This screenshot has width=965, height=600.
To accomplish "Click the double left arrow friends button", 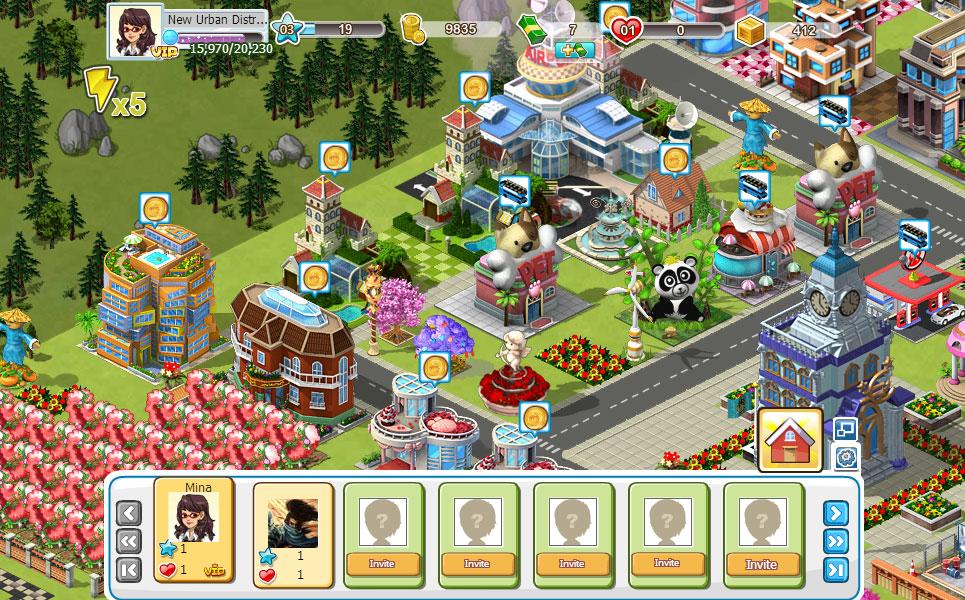I will click(129, 542).
